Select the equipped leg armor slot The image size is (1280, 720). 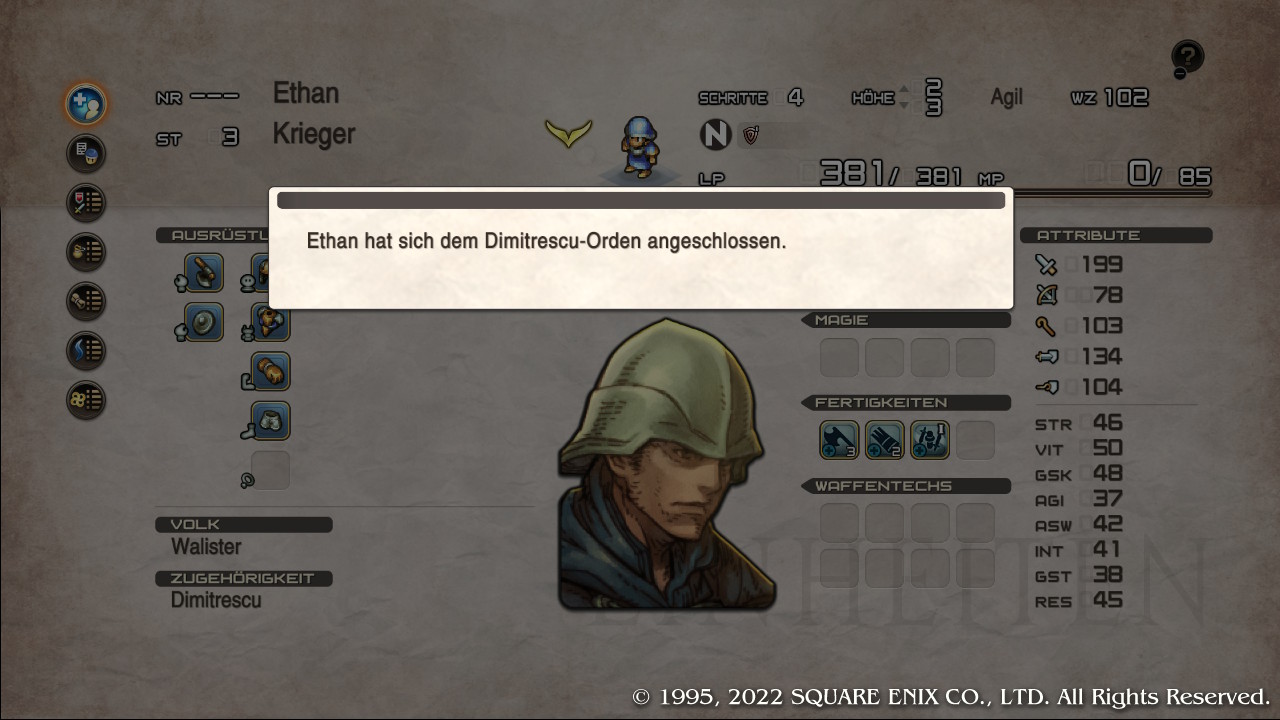[x=270, y=421]
